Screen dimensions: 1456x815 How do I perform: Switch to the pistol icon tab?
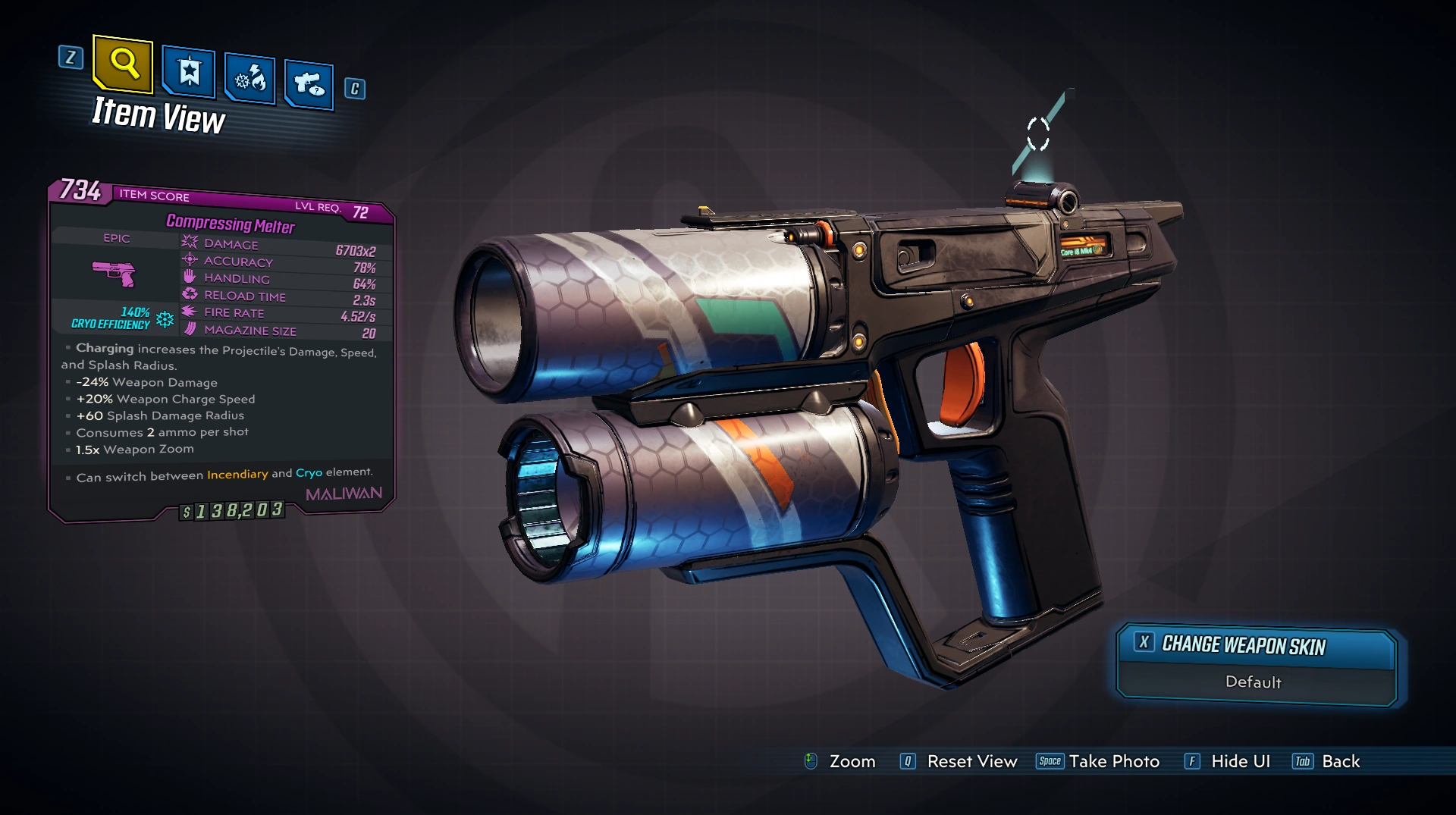(x=309, y=84)
